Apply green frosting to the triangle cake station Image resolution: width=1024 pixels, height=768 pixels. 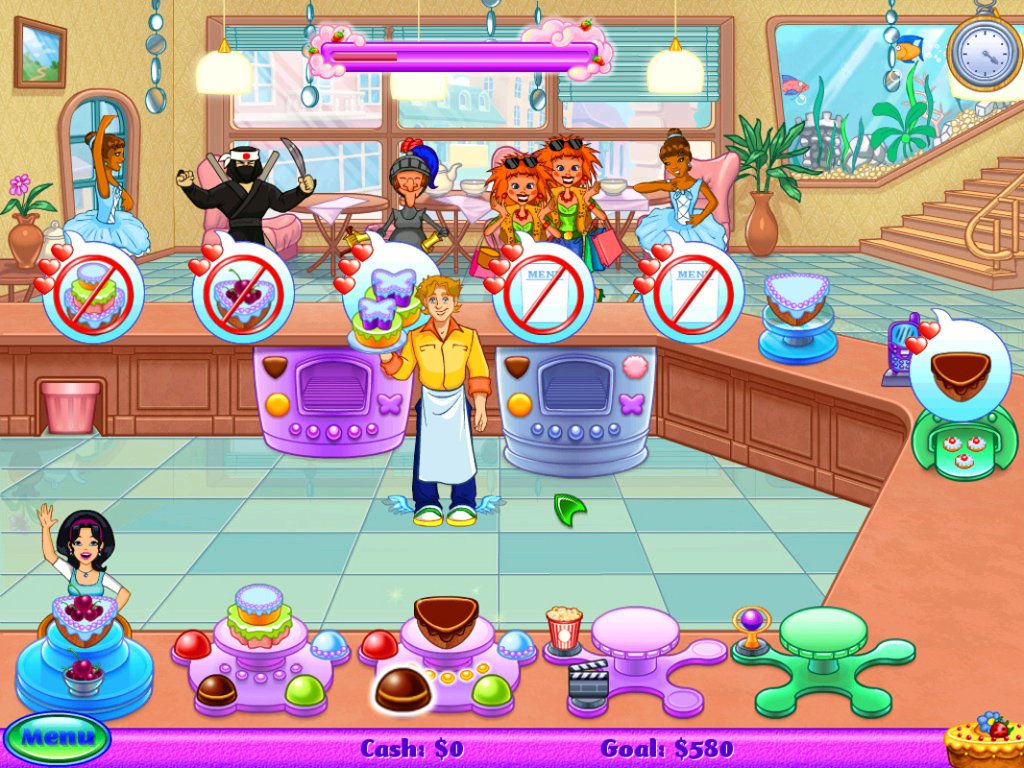(492, 689)
